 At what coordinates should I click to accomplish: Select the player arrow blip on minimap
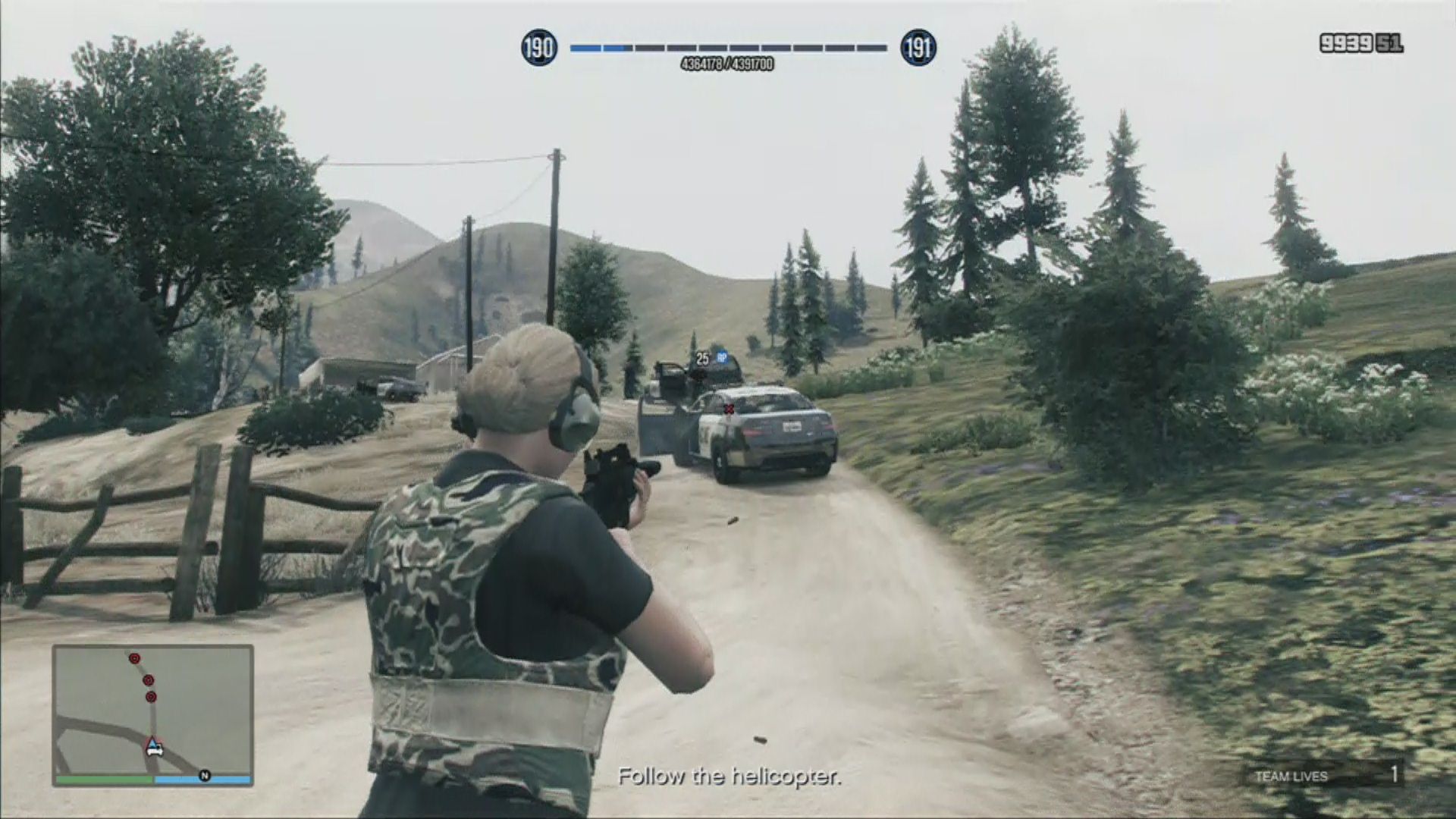154,744
